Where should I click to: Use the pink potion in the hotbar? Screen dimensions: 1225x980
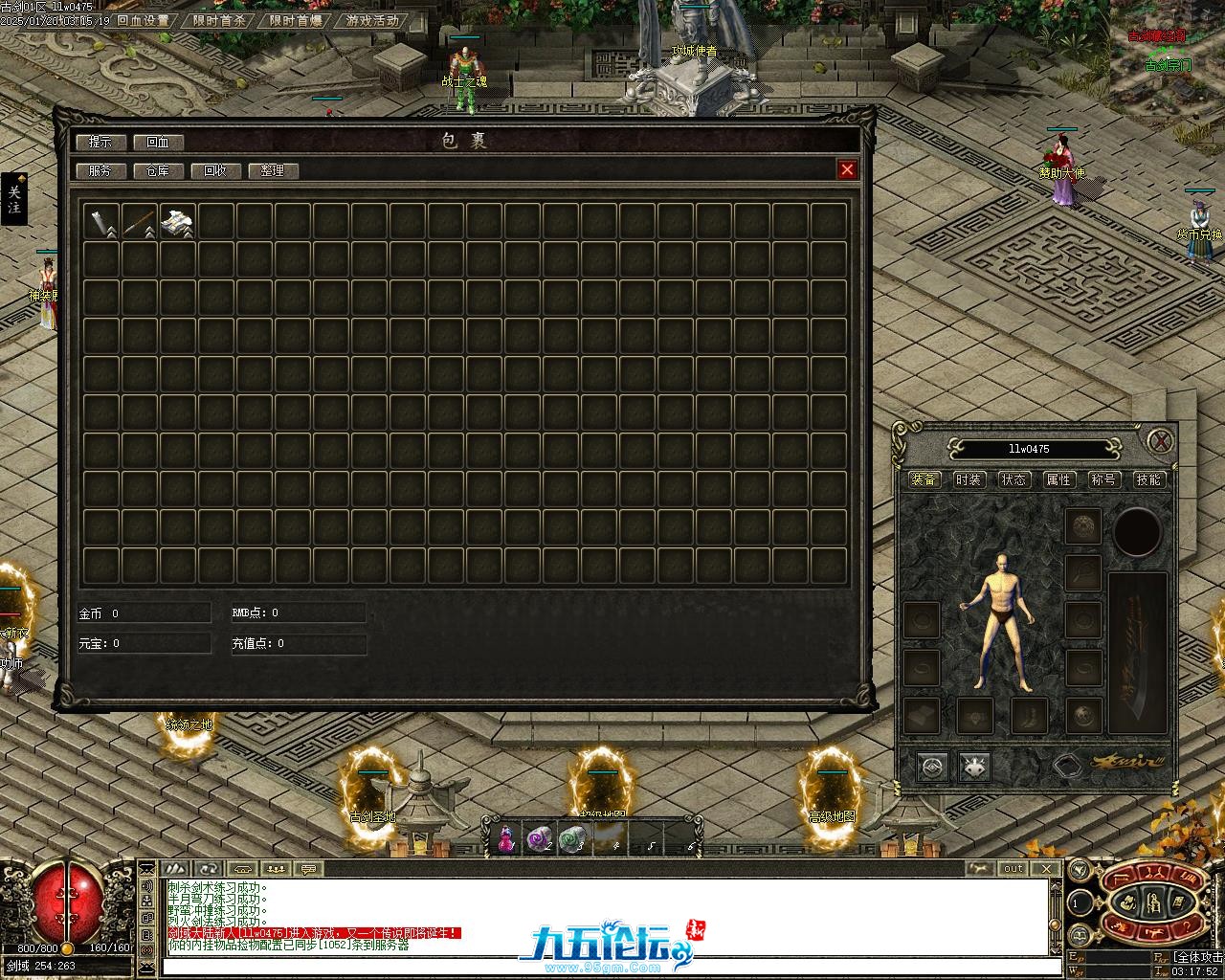[506, 839]
